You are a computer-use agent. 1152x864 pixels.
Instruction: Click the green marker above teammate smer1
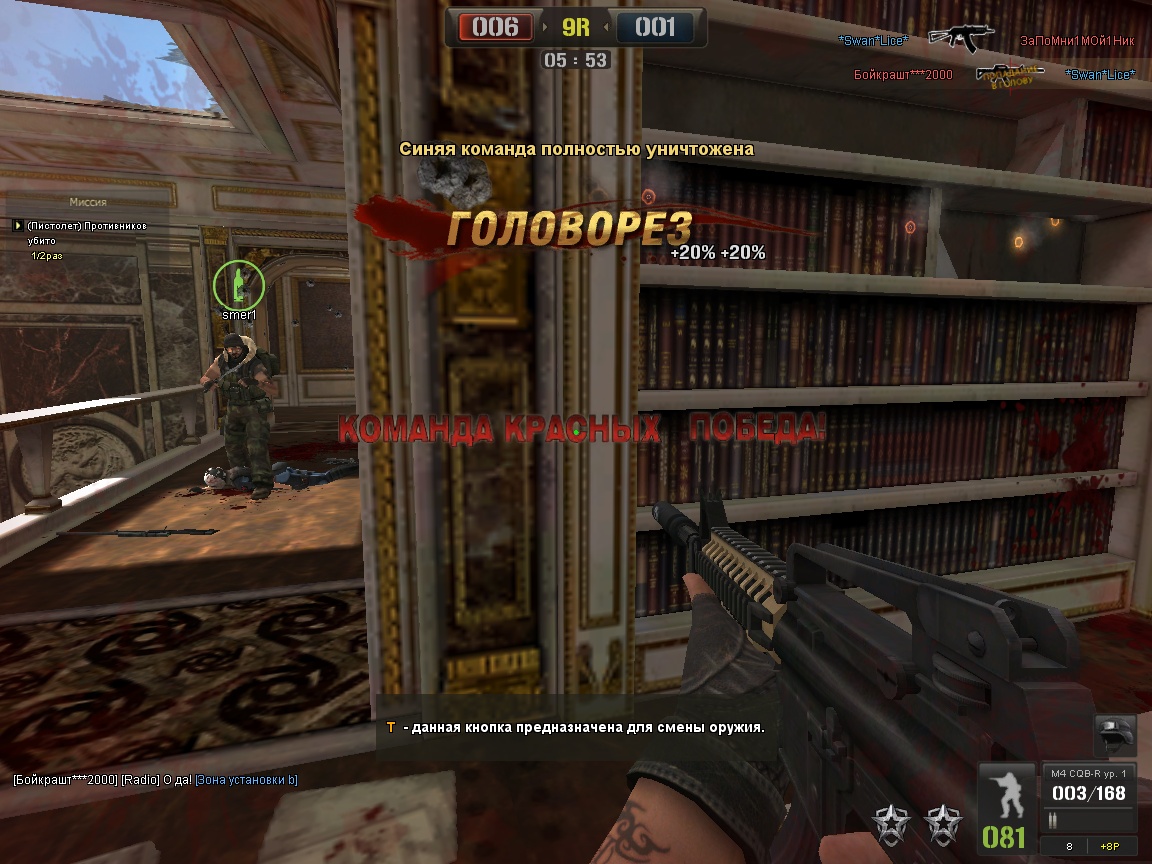pos(238,284)
